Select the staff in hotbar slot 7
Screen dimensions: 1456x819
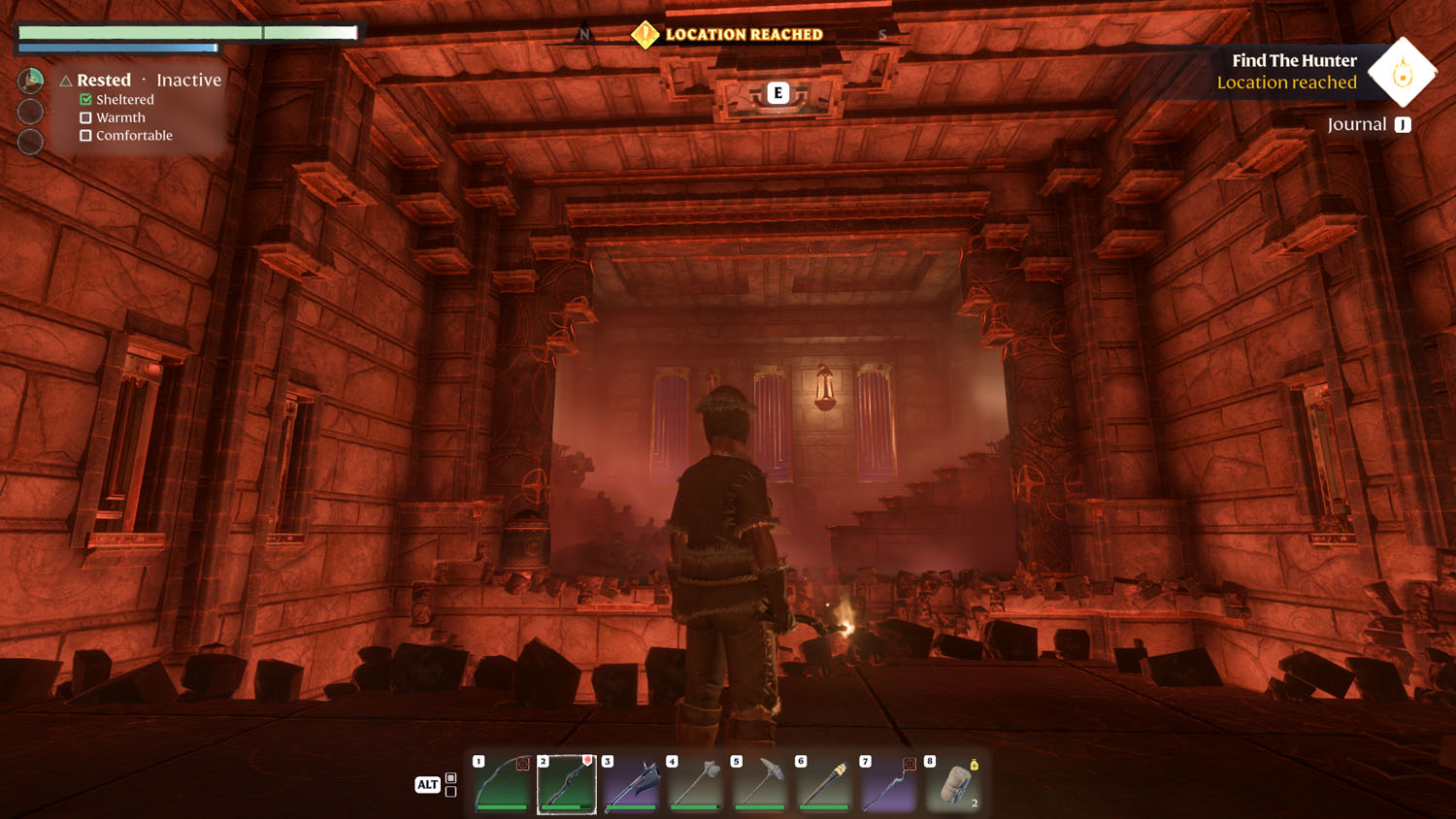point(889,783)
